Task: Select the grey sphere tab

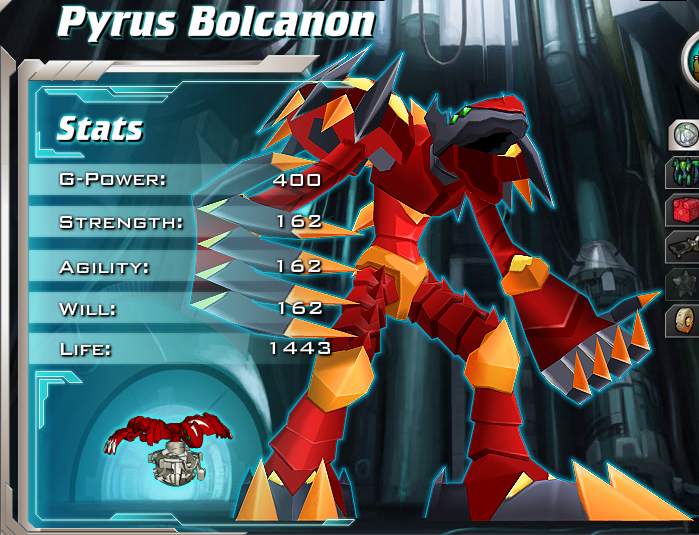Action: [684, 134]
